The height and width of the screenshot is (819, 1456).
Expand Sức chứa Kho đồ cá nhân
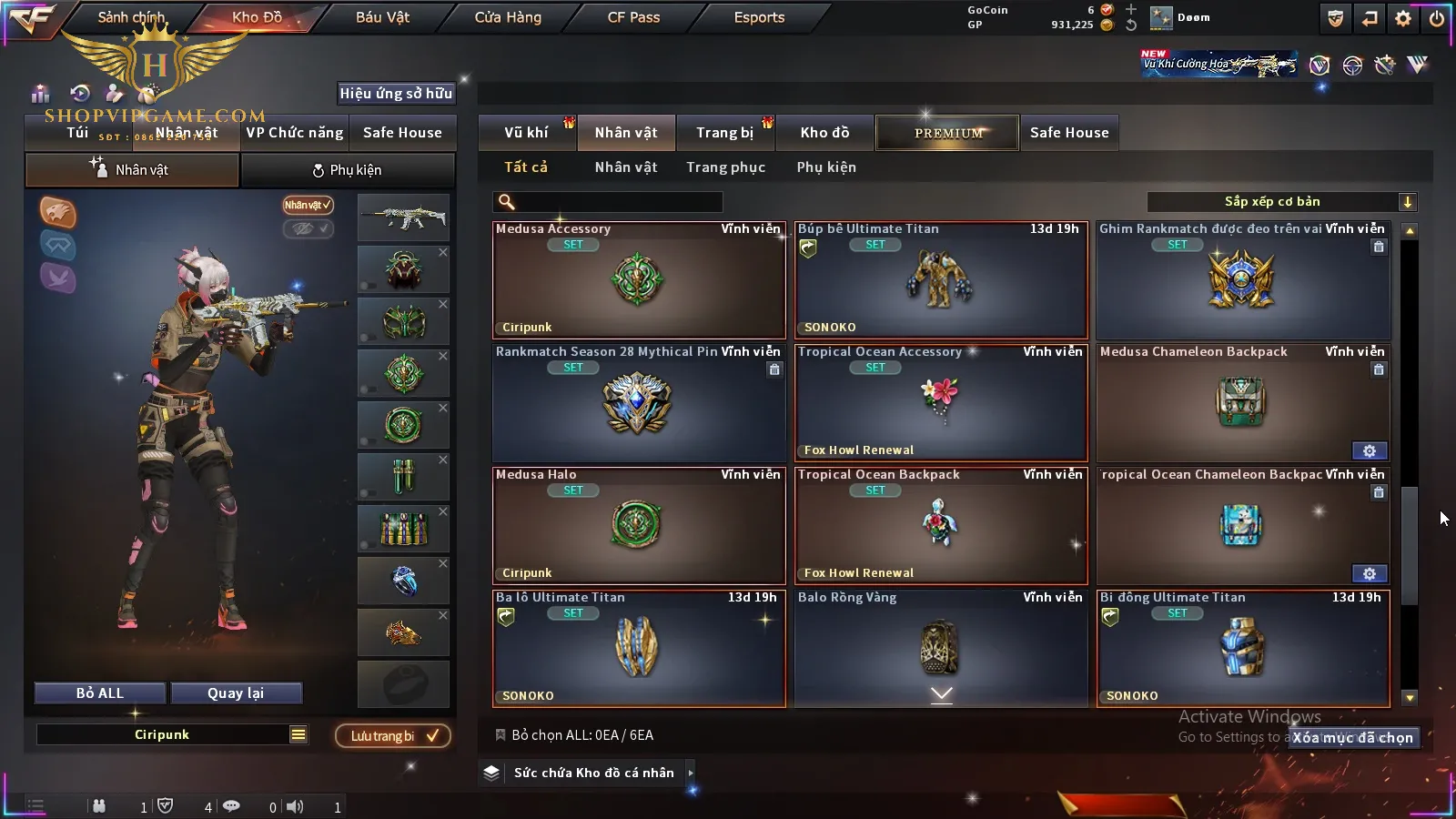pos(593,773)
